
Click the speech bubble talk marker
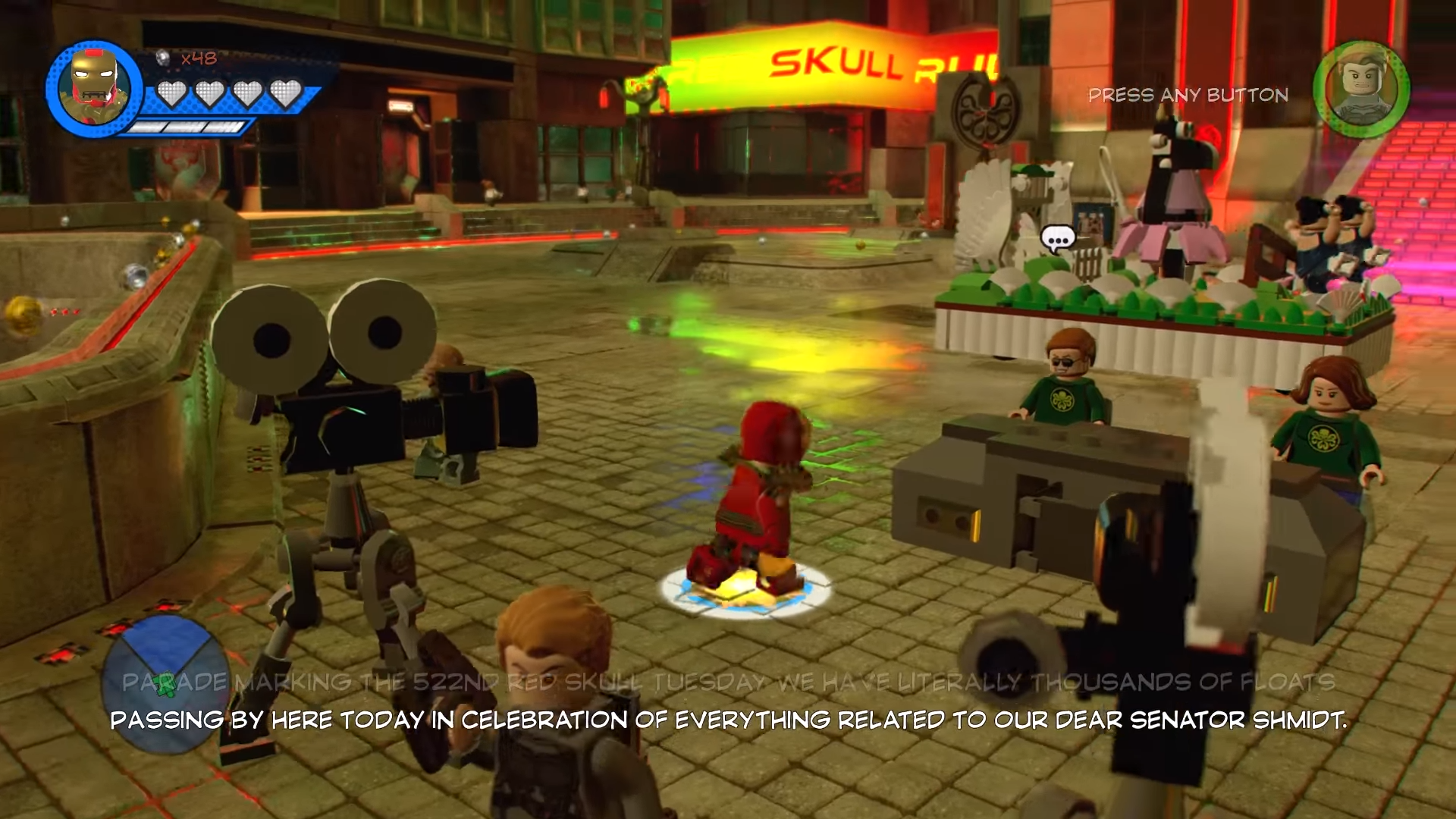[1058, 240]
